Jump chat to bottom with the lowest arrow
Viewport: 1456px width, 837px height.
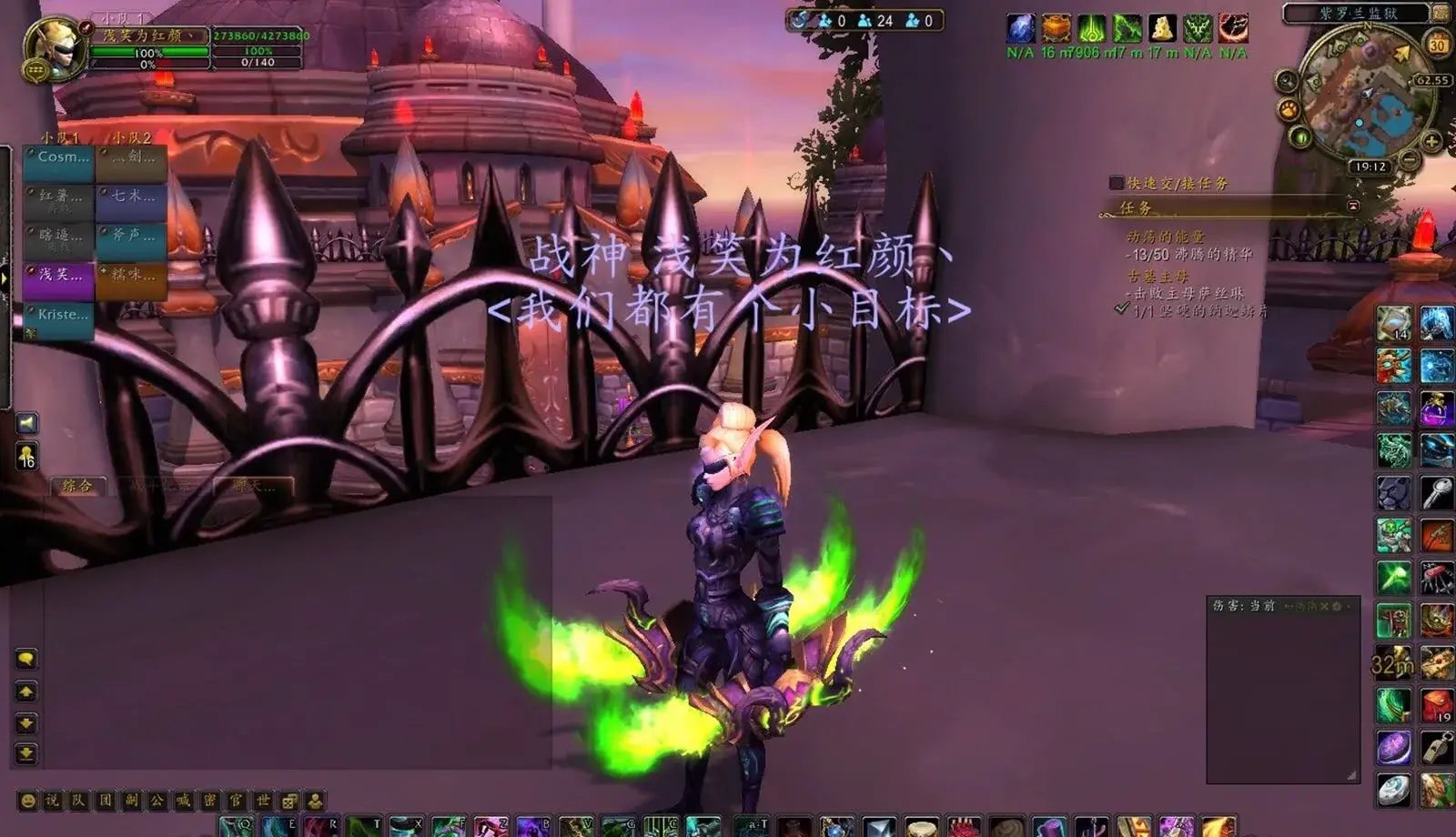[x=26, y=753]
